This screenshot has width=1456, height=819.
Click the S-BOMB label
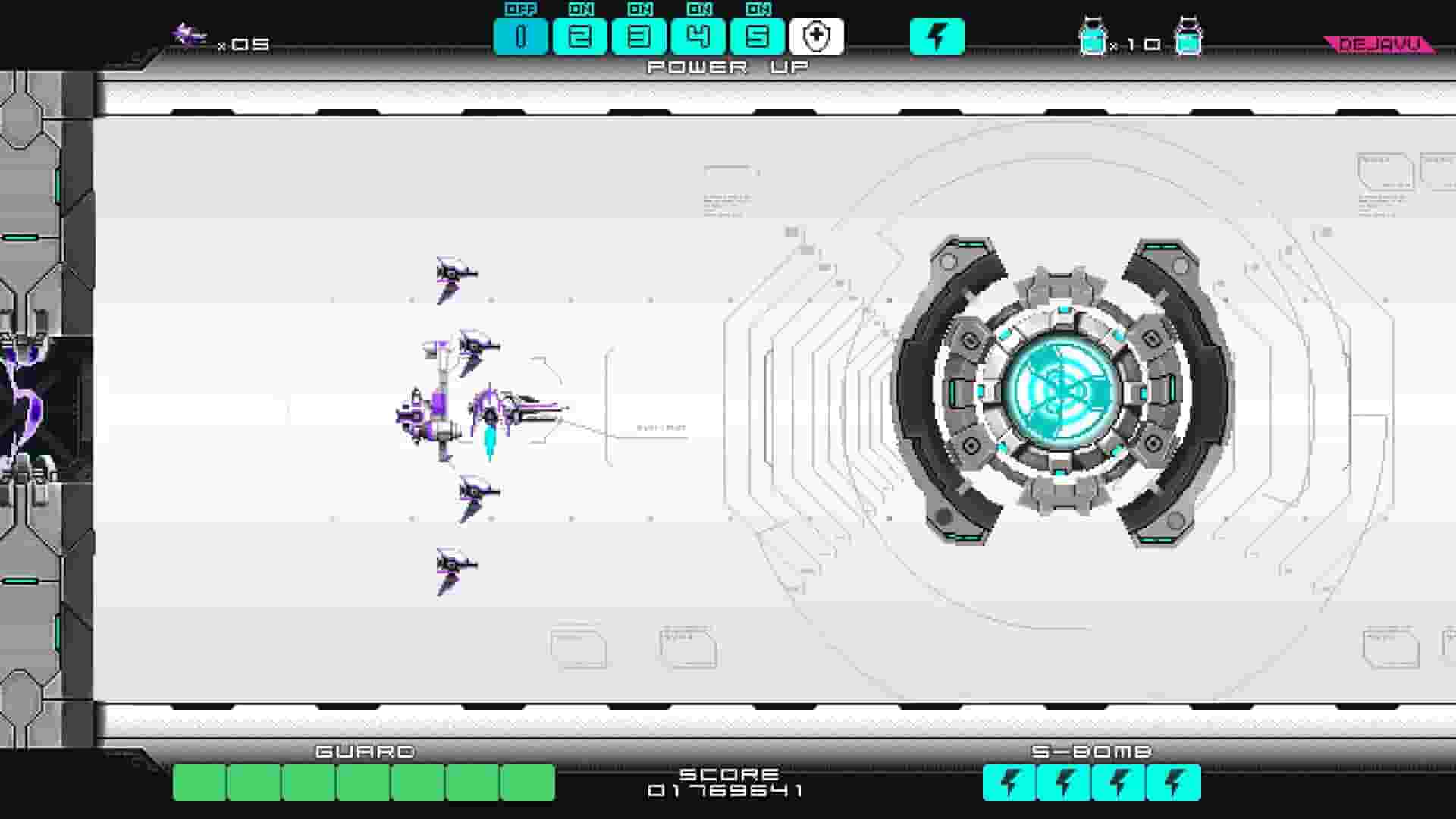tap(1092, 752)
